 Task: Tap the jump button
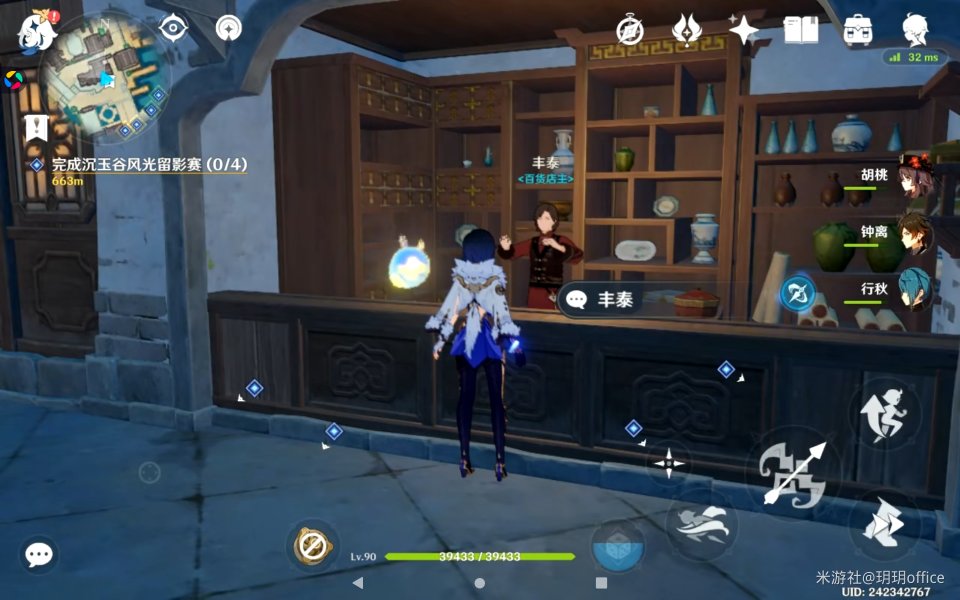(x=885, y=413)
